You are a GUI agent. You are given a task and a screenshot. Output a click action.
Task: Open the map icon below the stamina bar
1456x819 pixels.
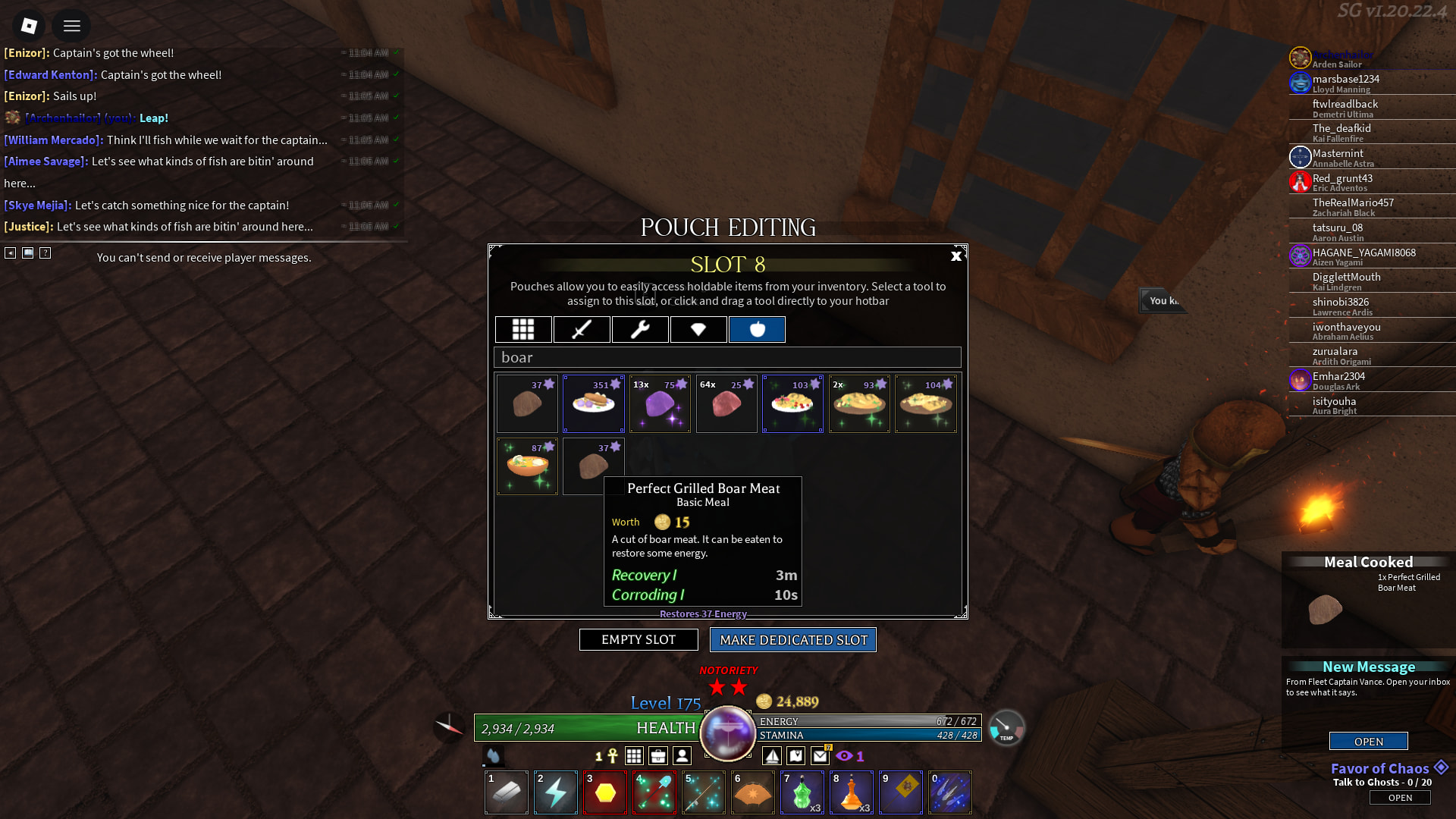795,755
